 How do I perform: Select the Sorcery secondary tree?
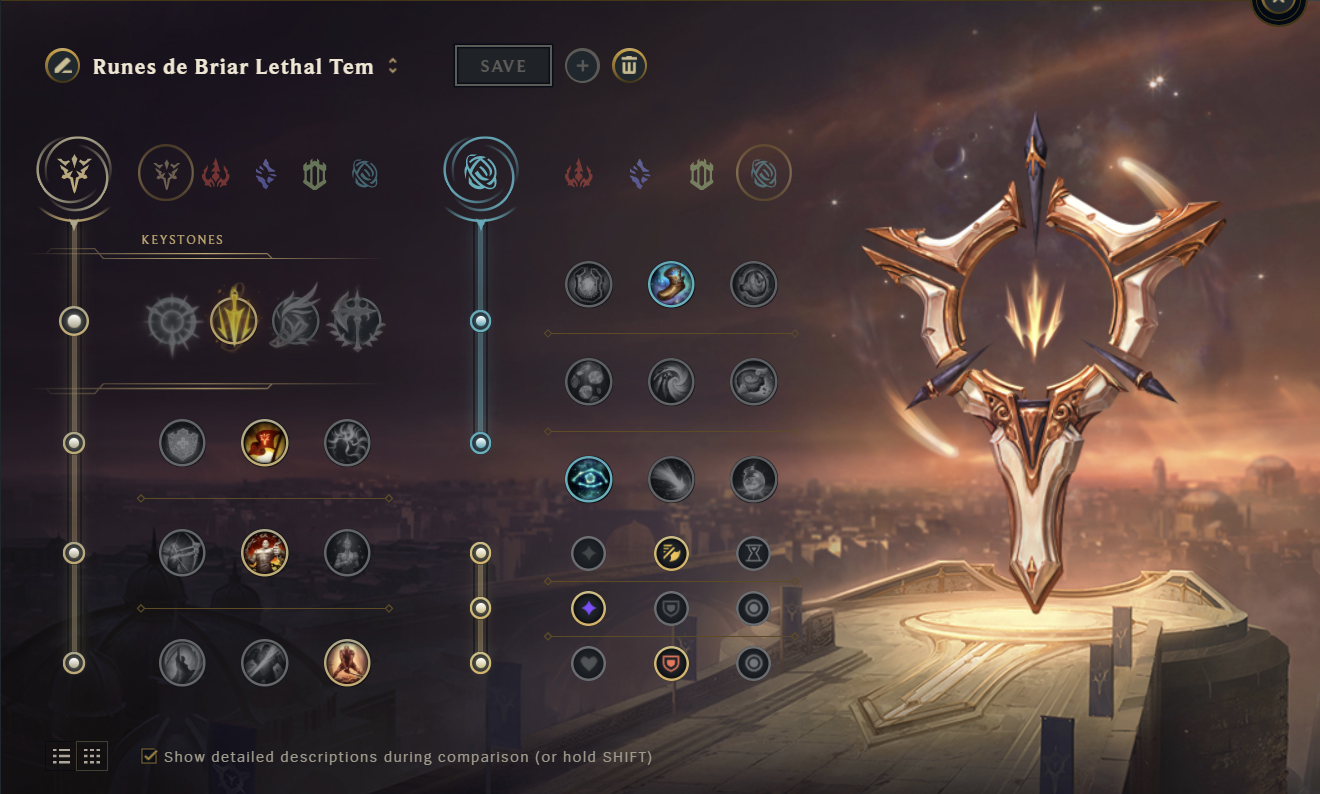click(639, 172)
